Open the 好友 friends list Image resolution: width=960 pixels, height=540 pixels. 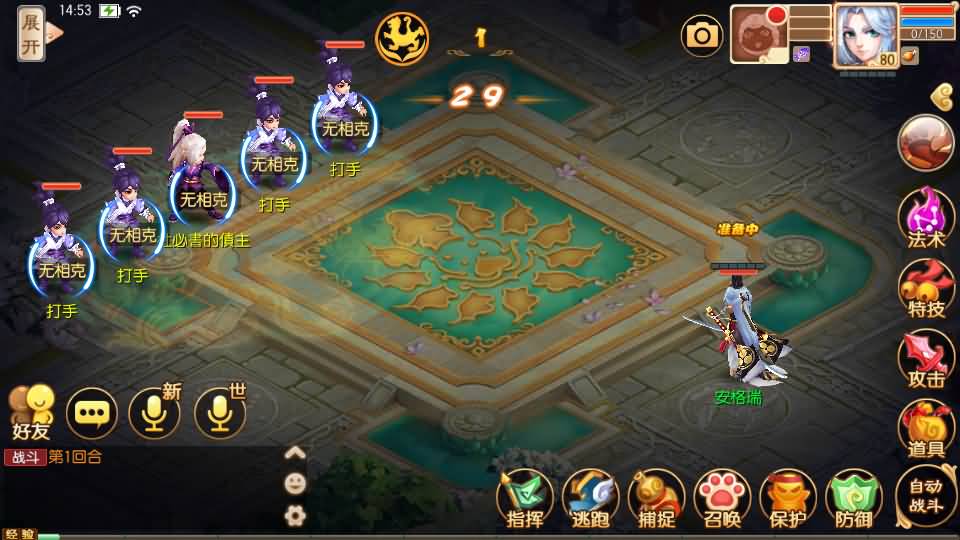pyautogui.click(x=30, y=412)
